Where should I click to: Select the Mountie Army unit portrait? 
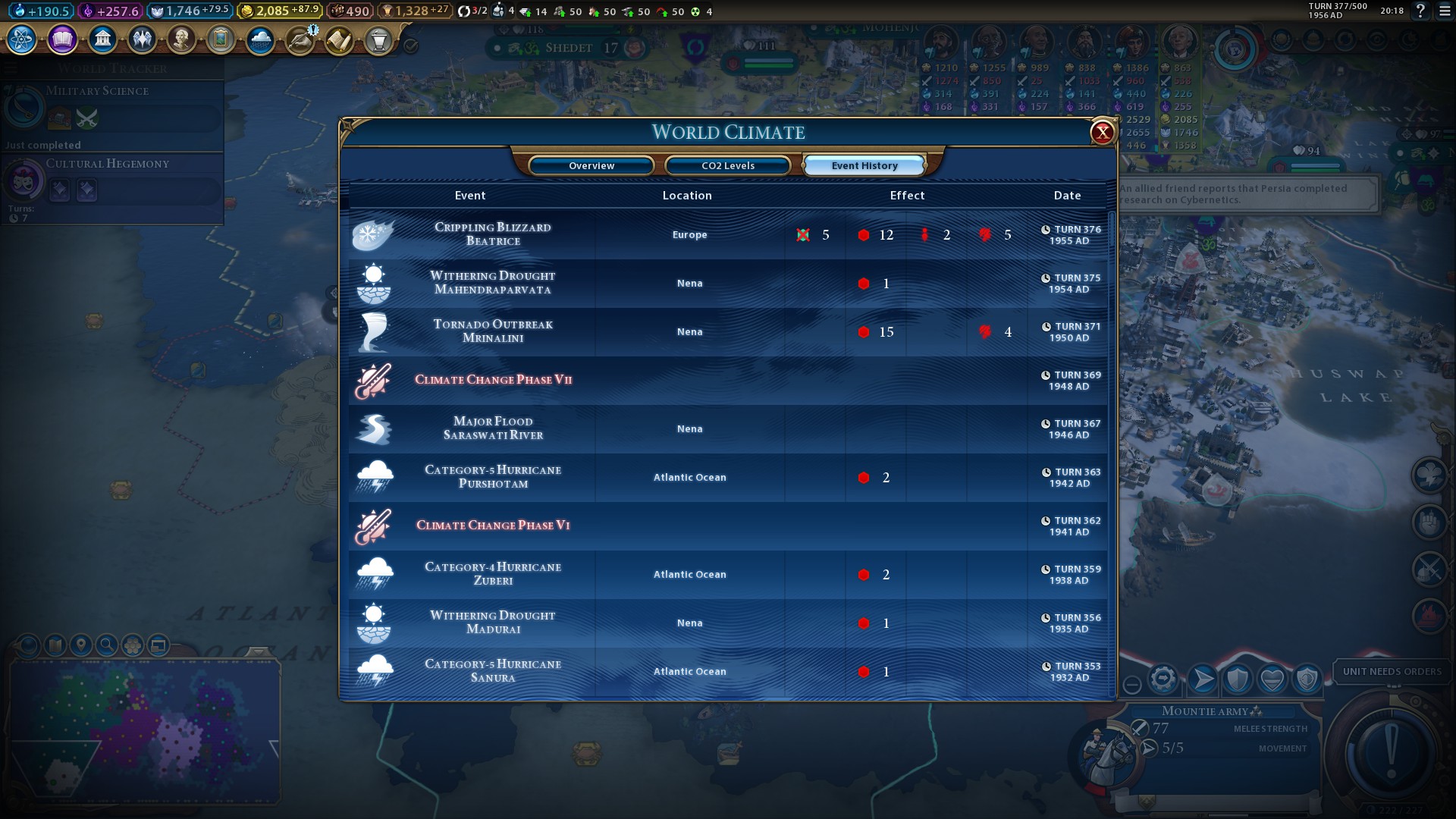coord(1104,755)
